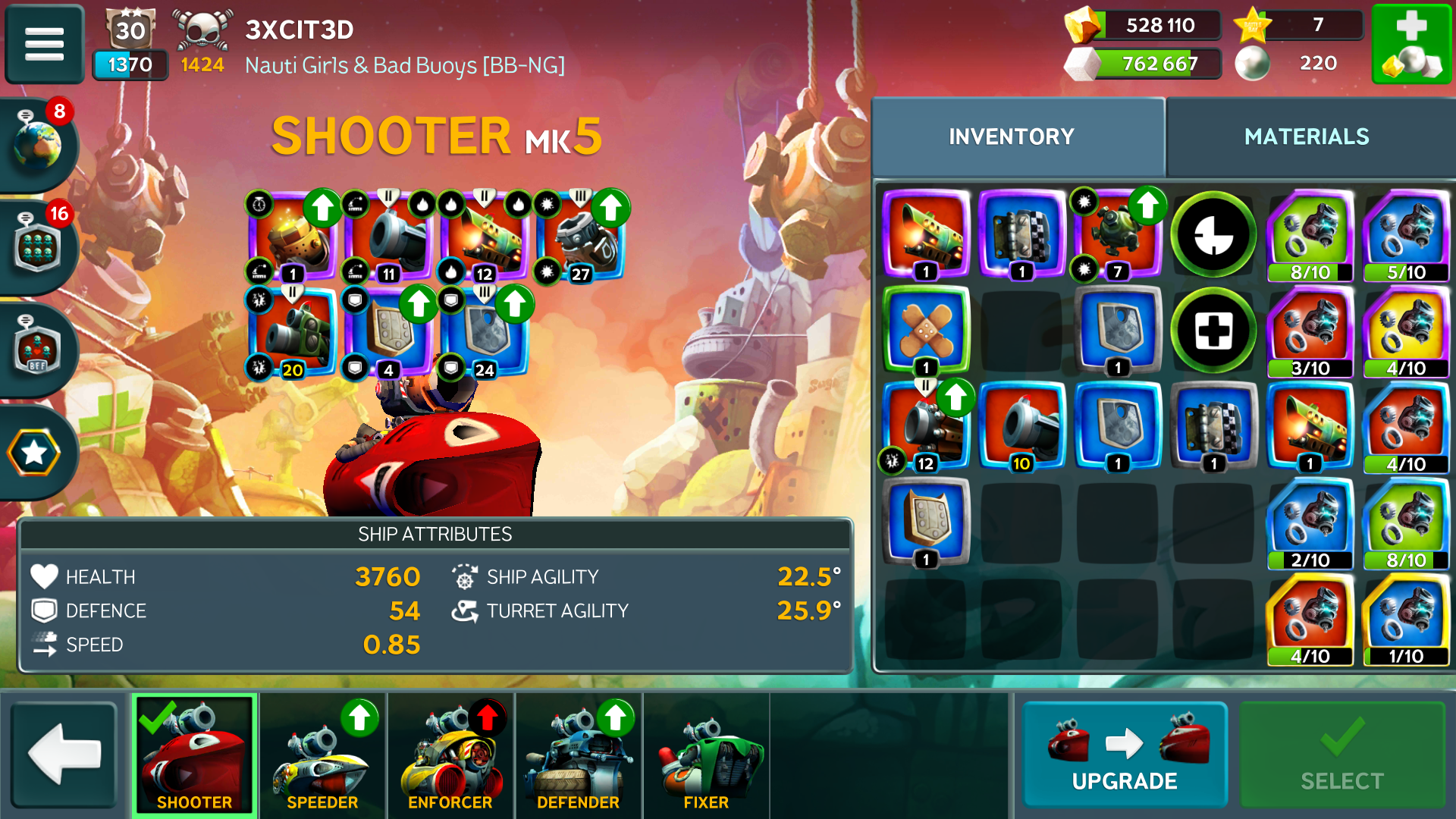This screenshot has height=819, width=1456.
Task: Switch to the Inventory tab
Action: coord(1012,136)
